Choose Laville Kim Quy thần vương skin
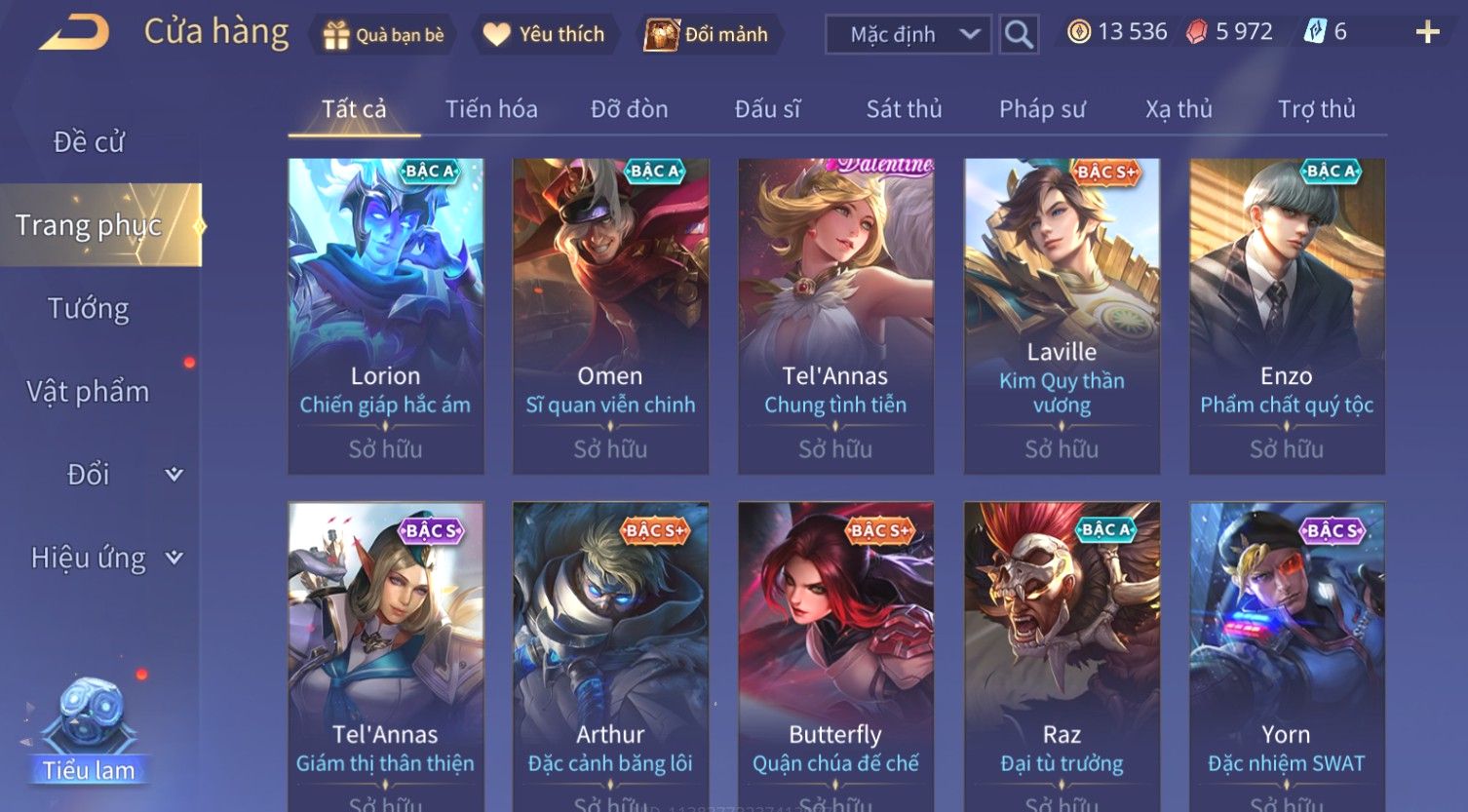Viewport: 1468px width, 812px height. pyautogui.click(x=1062, y=316)
